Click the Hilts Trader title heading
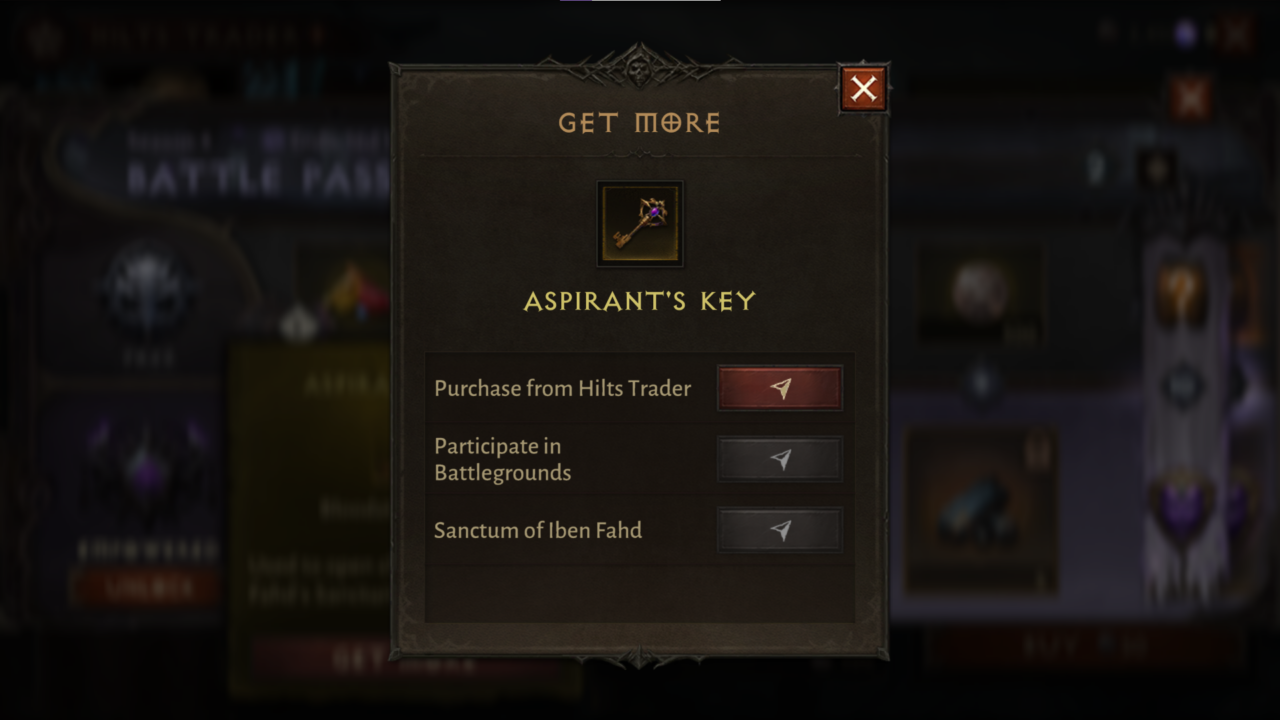1280x720 pixels. tap(200, 32)
